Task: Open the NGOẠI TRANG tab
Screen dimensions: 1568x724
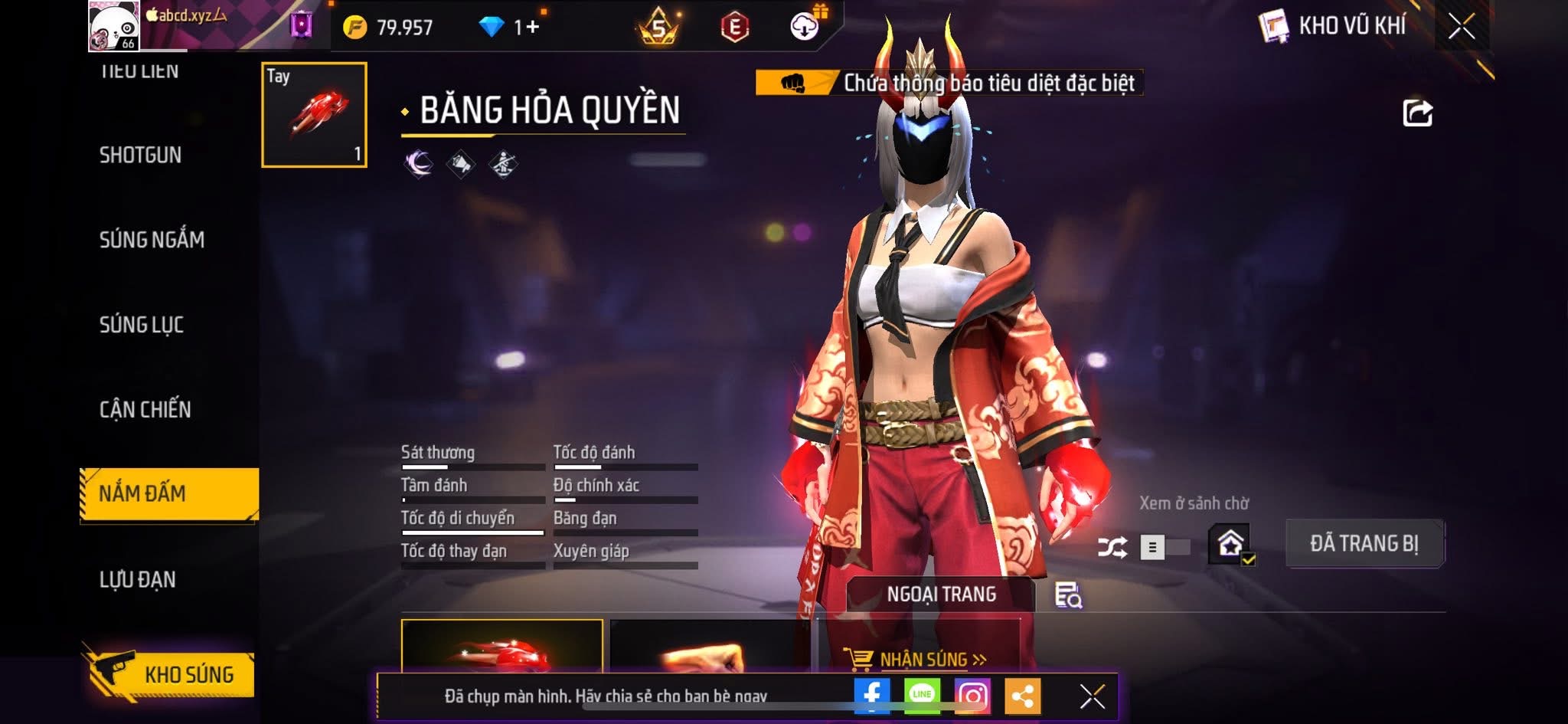Action: (941, 595)
